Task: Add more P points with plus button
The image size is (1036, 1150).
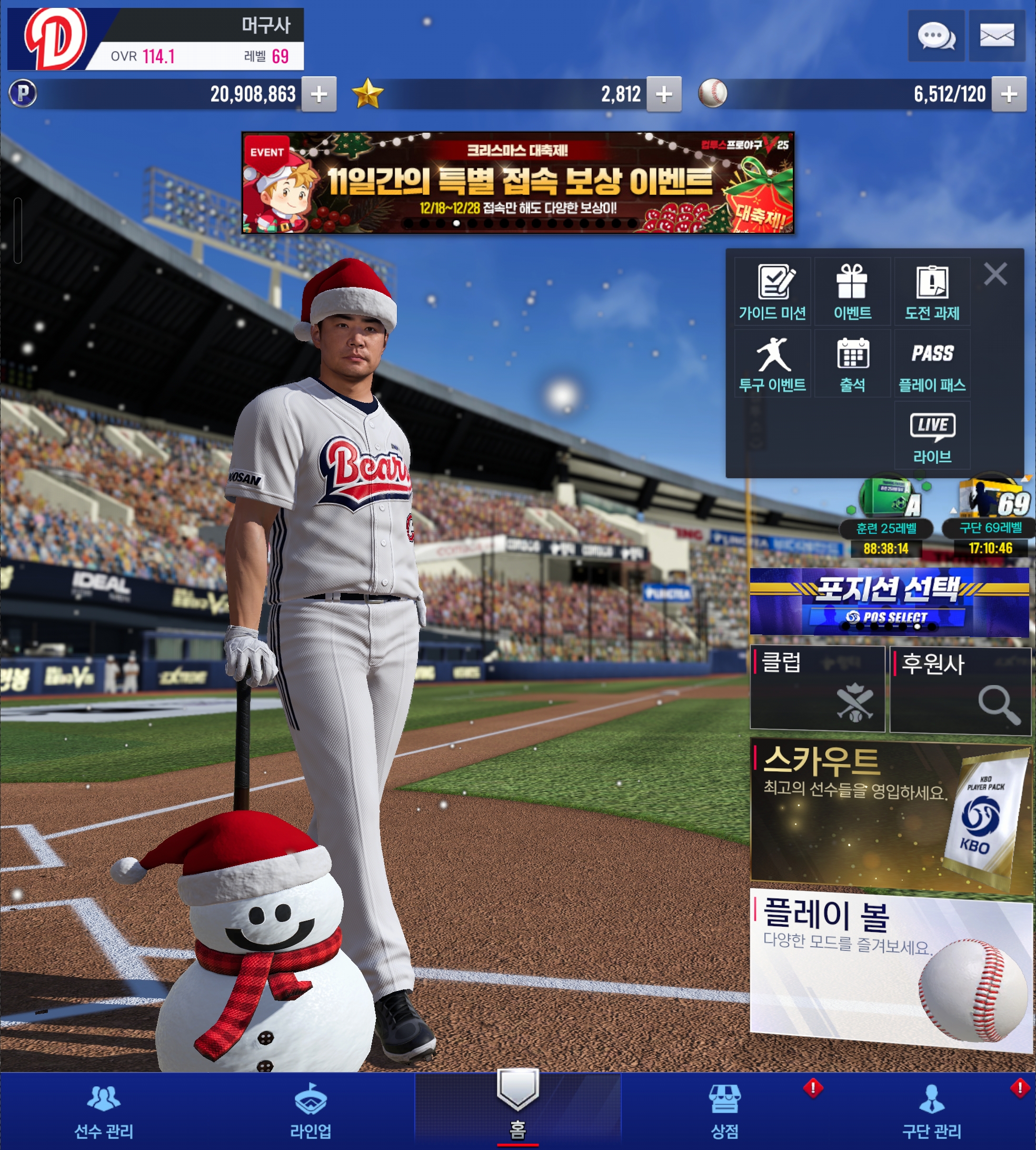Action: point(319,94)
